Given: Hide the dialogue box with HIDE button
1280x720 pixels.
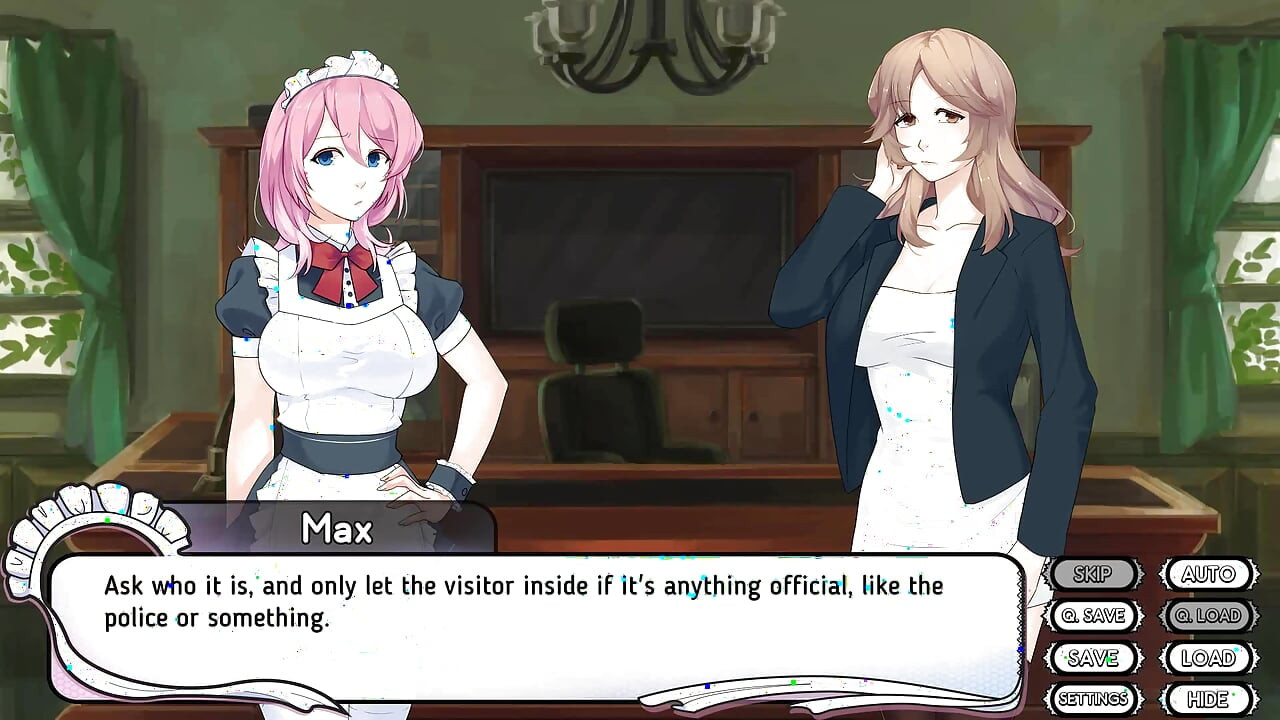Looking at the screenshot, I should pos(1207,699).
